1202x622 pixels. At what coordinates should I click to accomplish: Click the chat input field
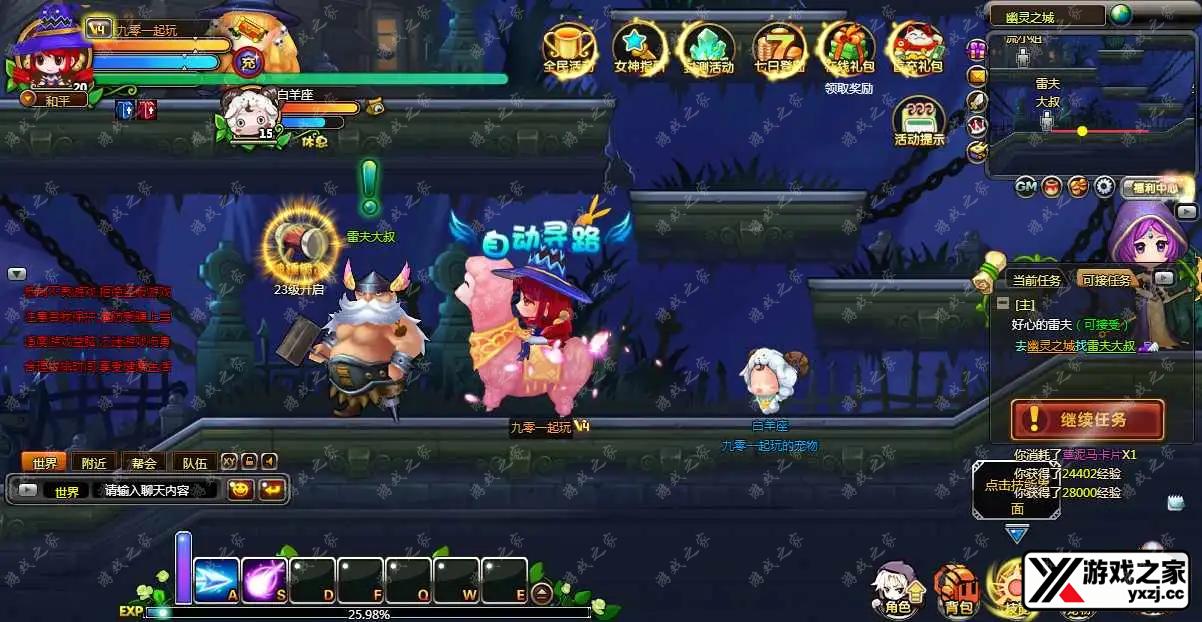[x=155, y=491]
